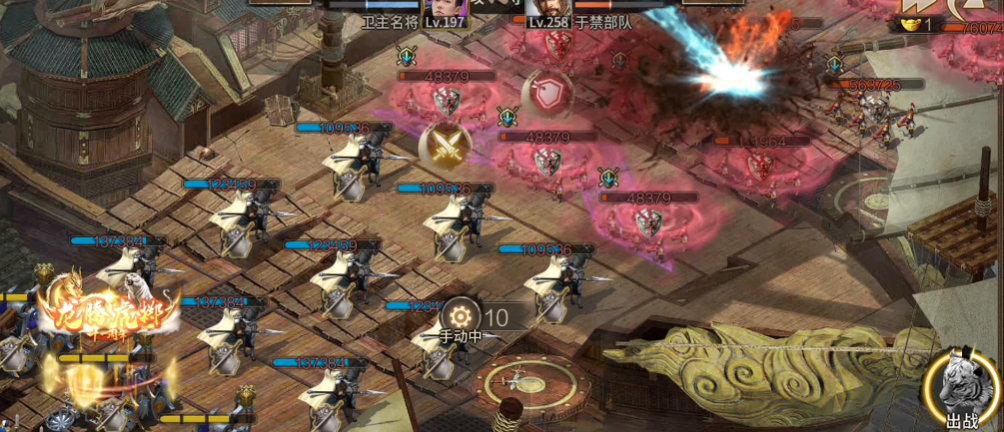This screenshot has height=432, width=1004.
Task: Tap the white tiger 出战 deploy button
Action: point(961,391)
